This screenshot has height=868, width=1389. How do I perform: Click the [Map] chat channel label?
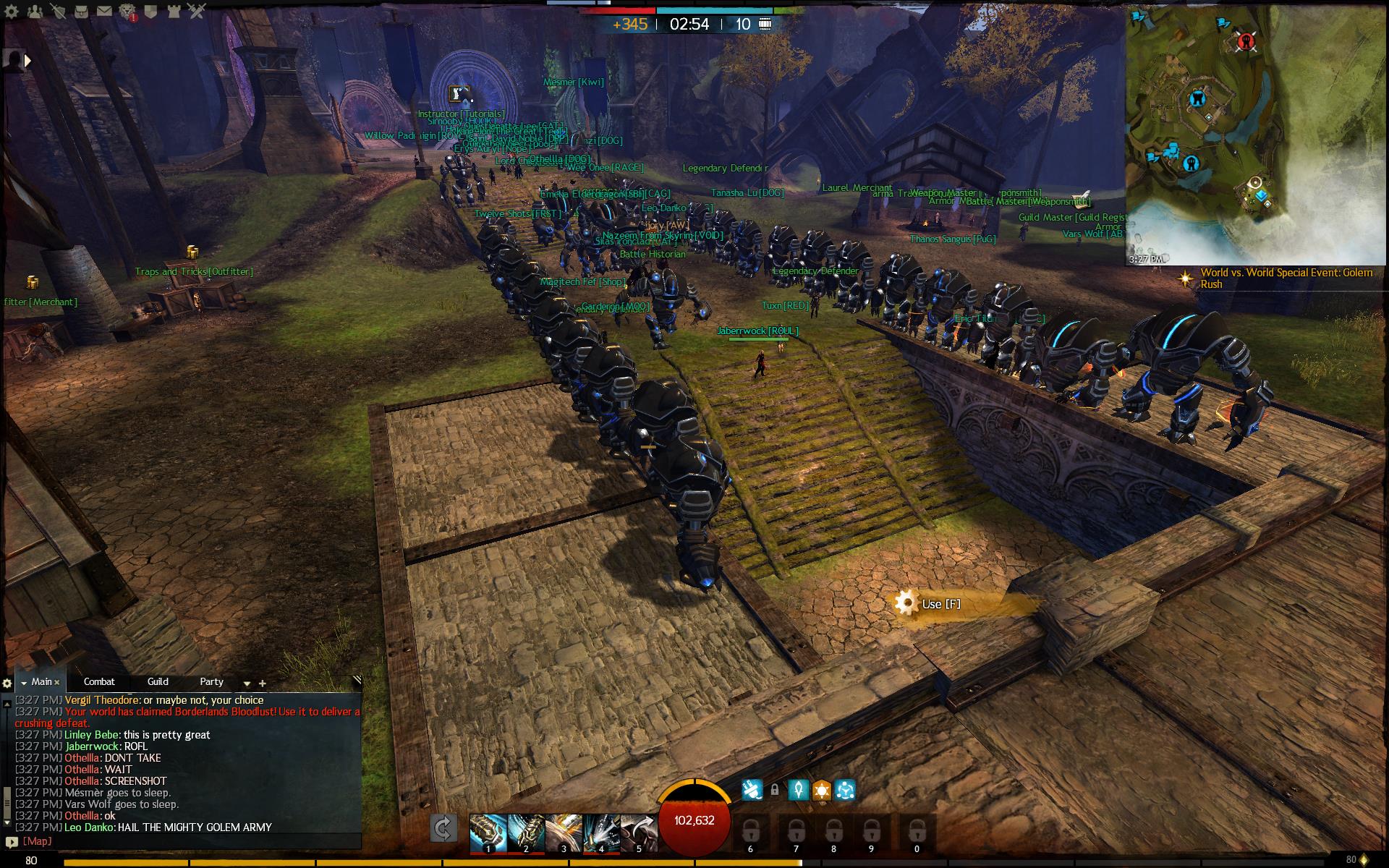pos(37,841)
